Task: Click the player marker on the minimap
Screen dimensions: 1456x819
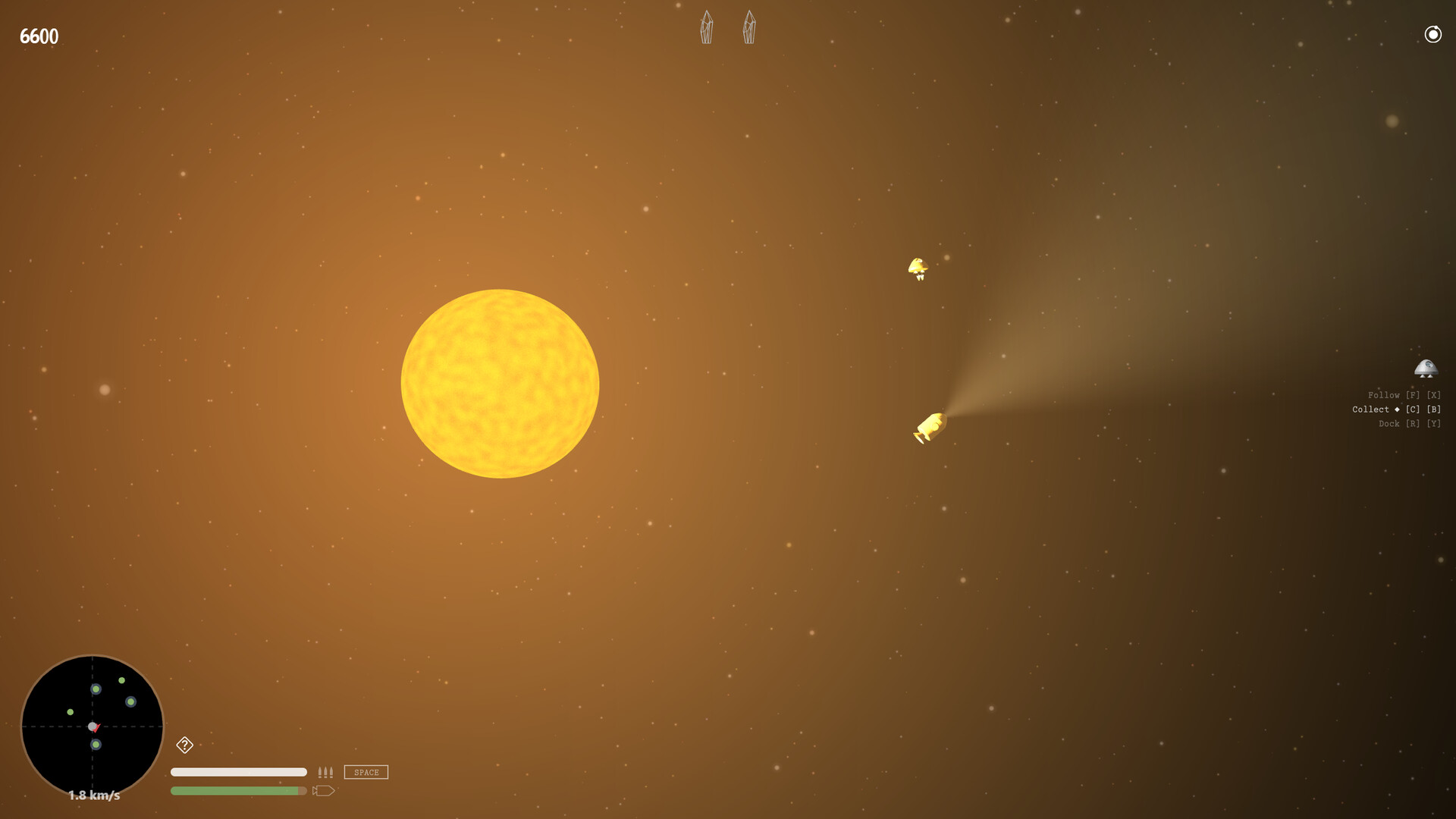Action: [x=93, y=726]
